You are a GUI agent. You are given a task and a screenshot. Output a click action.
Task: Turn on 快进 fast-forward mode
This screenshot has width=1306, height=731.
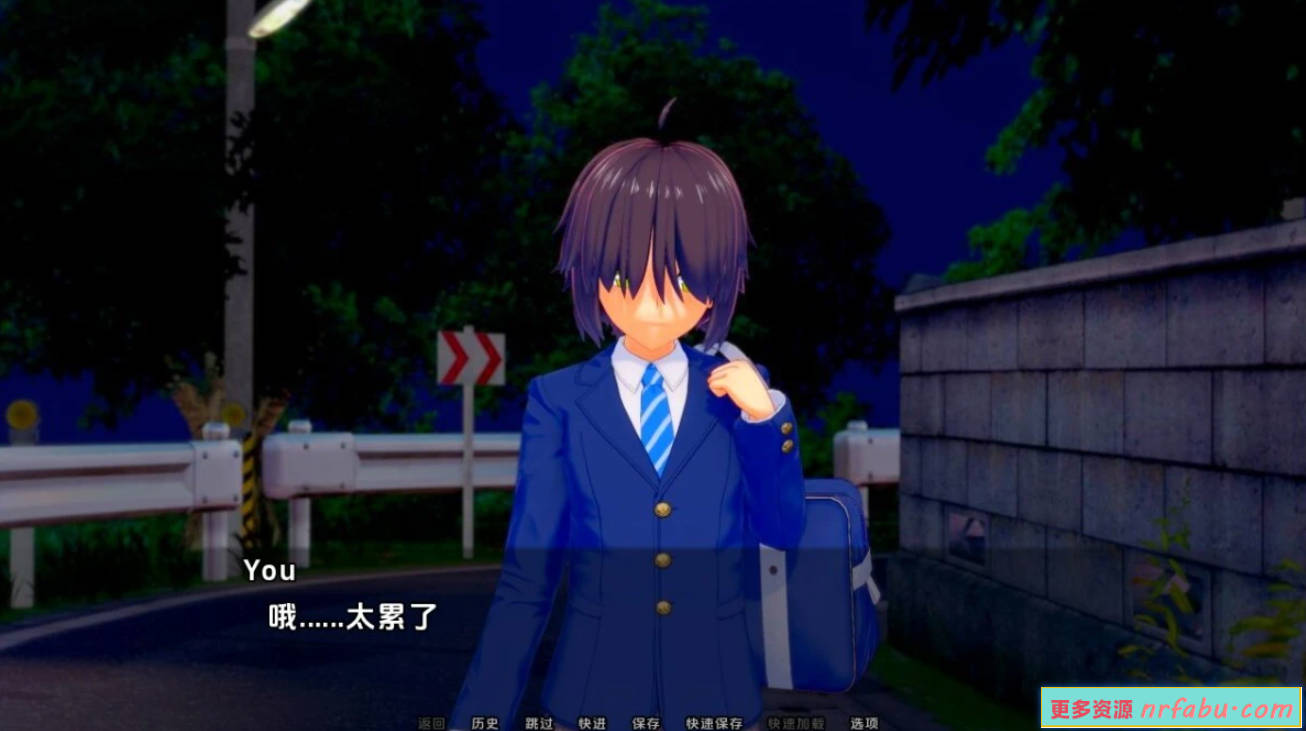pyautogui.click(x=591, y=724)
